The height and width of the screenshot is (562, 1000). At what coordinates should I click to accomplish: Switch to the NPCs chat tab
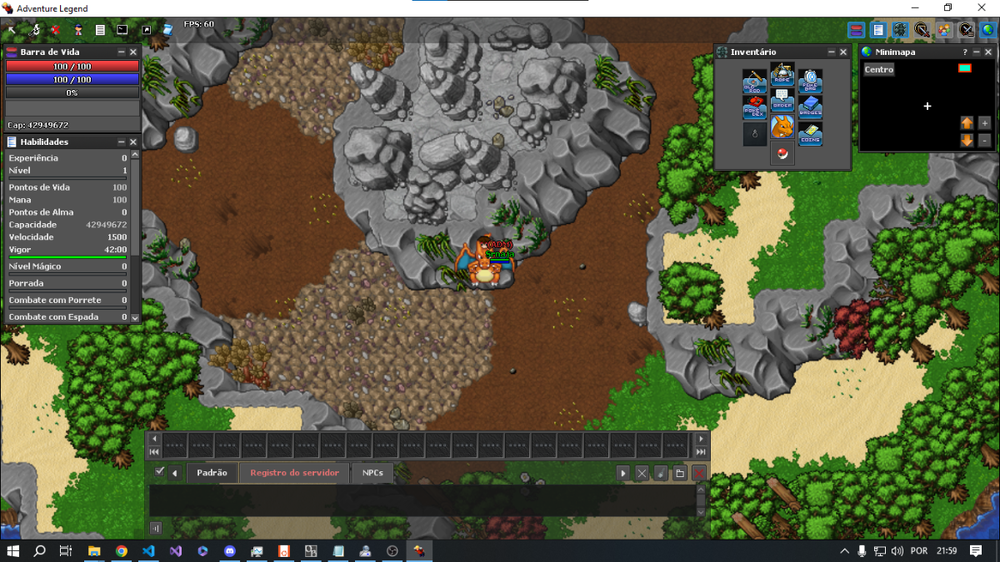372,473
